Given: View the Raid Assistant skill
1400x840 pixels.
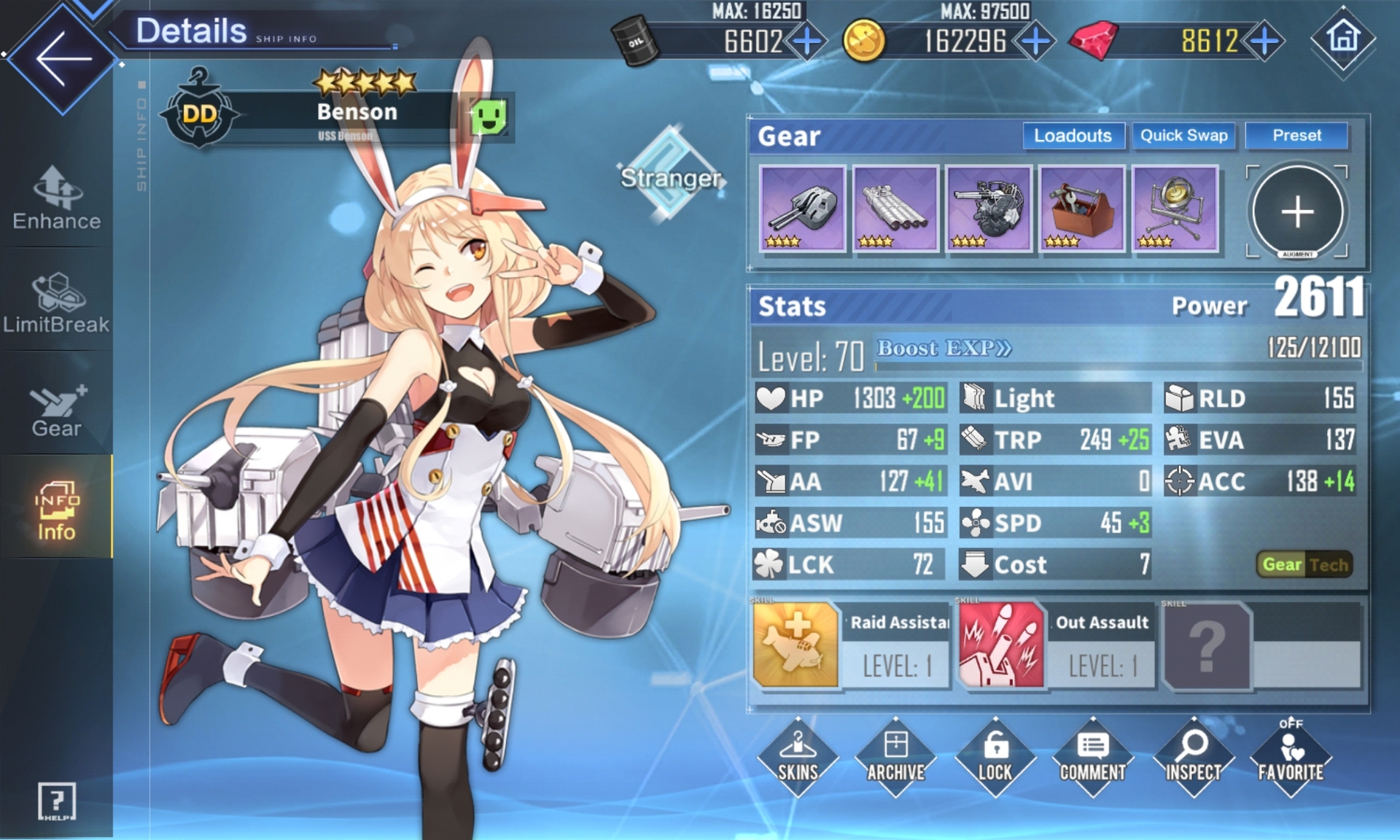Looking at the screenshot, I should click(796, 645).
